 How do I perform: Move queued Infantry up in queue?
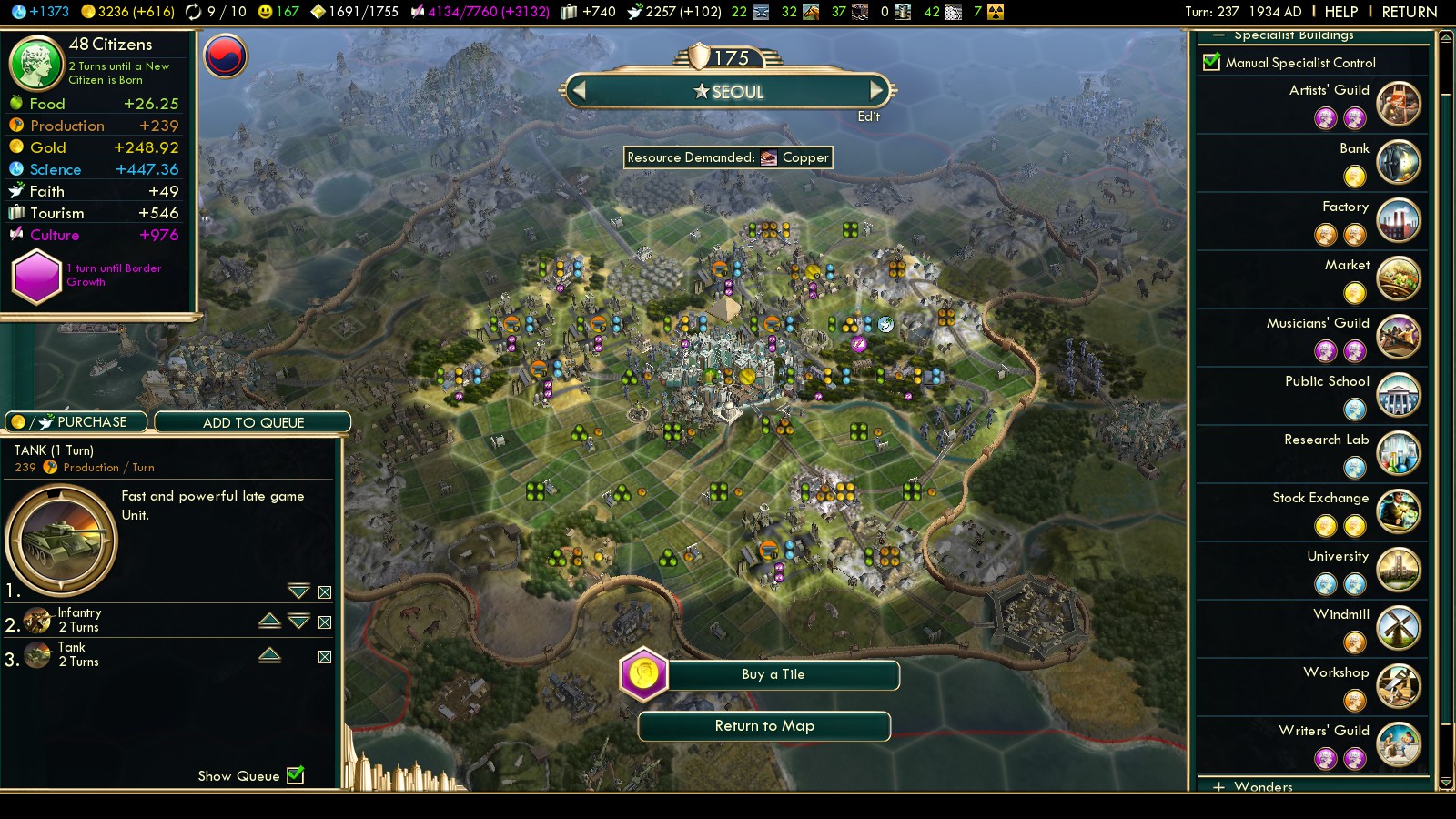tap(269, 621)
